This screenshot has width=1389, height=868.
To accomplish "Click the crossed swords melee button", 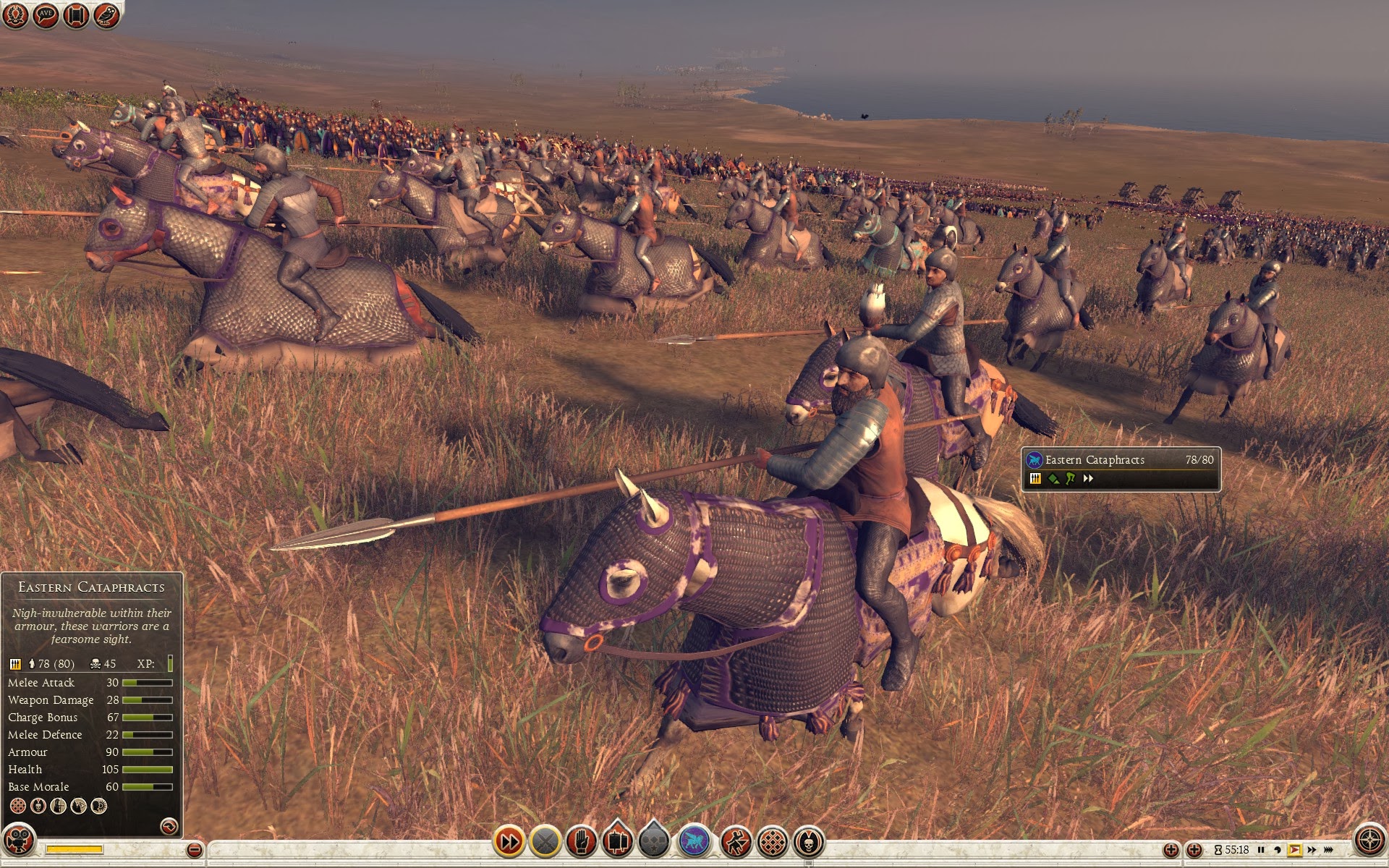I will click(x=545, y=841).
